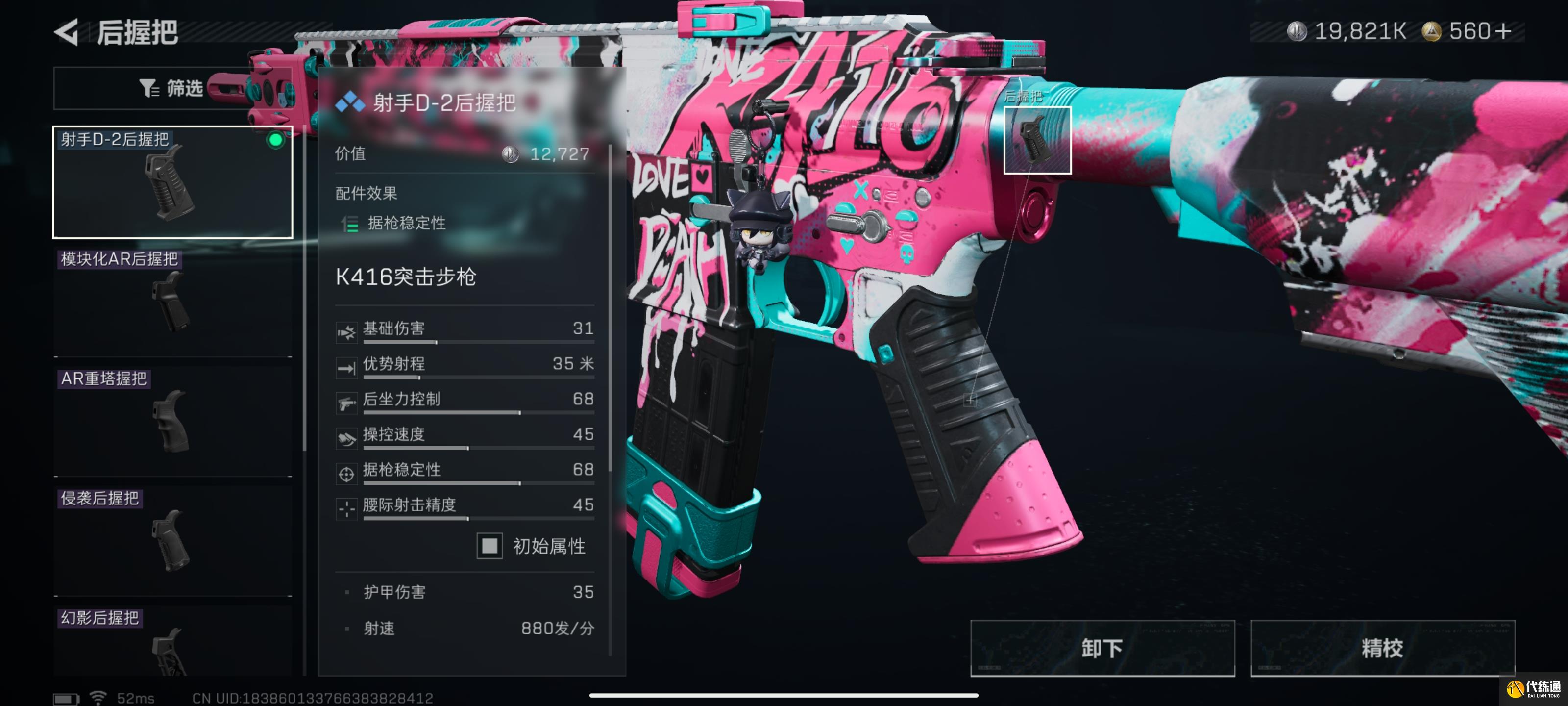
Task: Open the 筛选 filter
Action: (x=172, y=88)
